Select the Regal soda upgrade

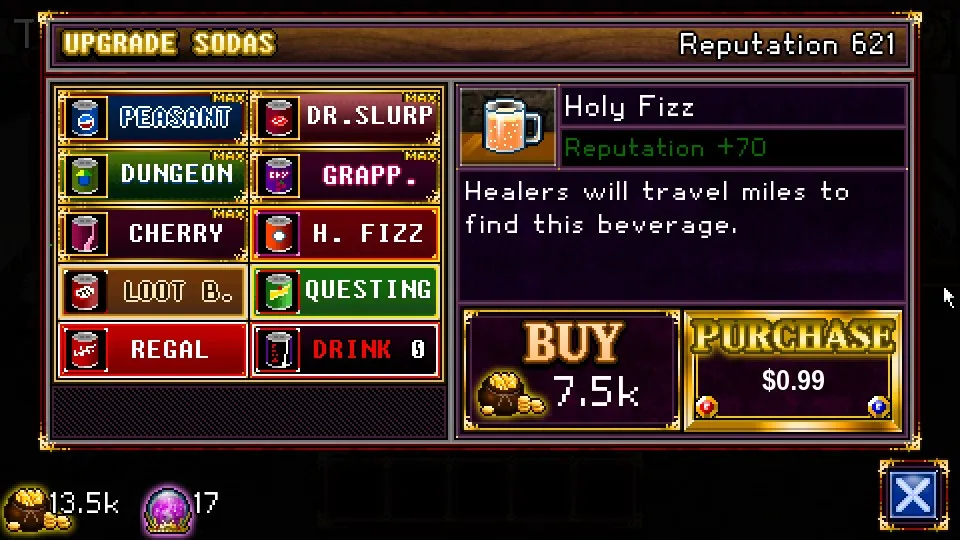tap(153, 349)
